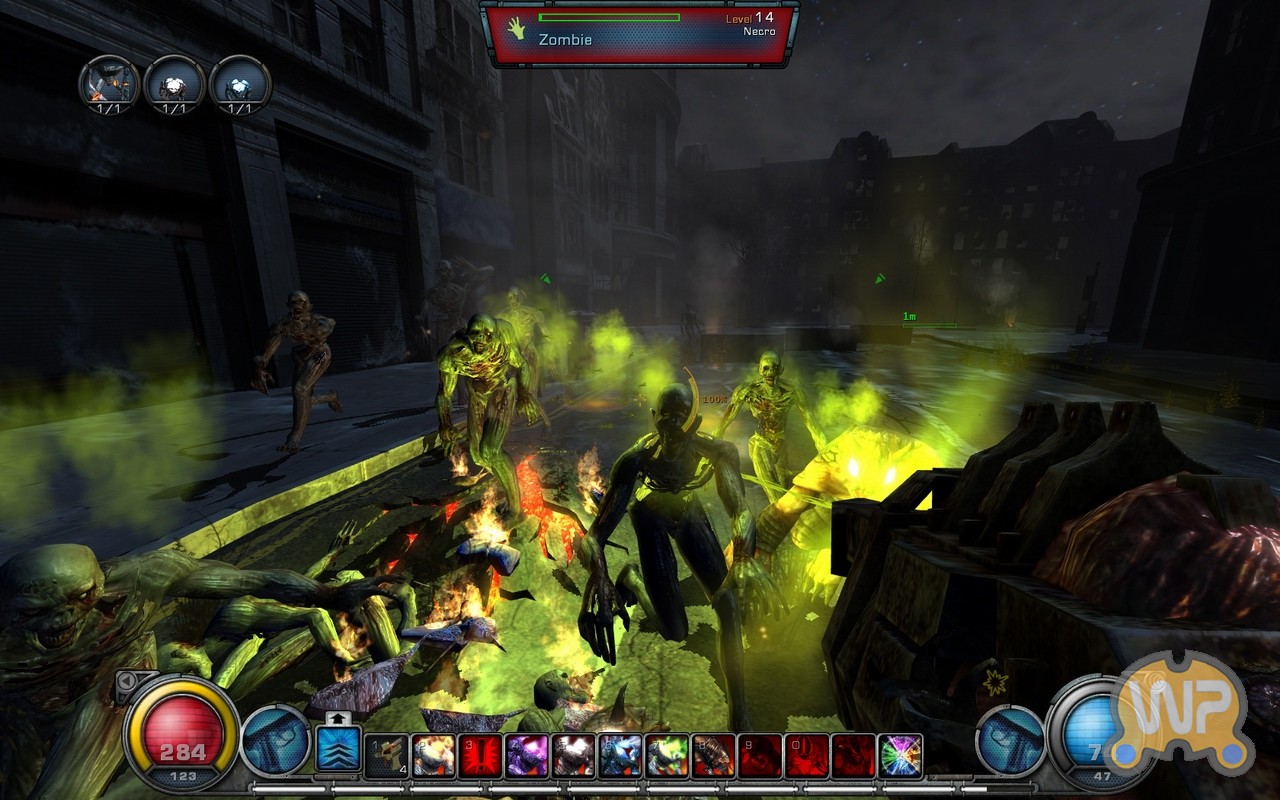The height and width of the screenshot is (800, 1280).
Task: Use the blue frost skill in slot 6
Action: 621,755
